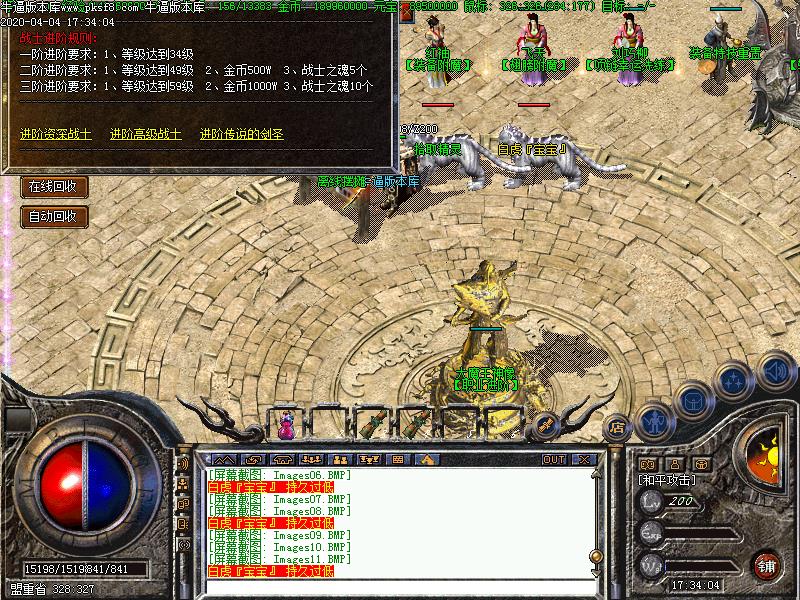Click the first green scroll hotbar slot

coord(373,424)
